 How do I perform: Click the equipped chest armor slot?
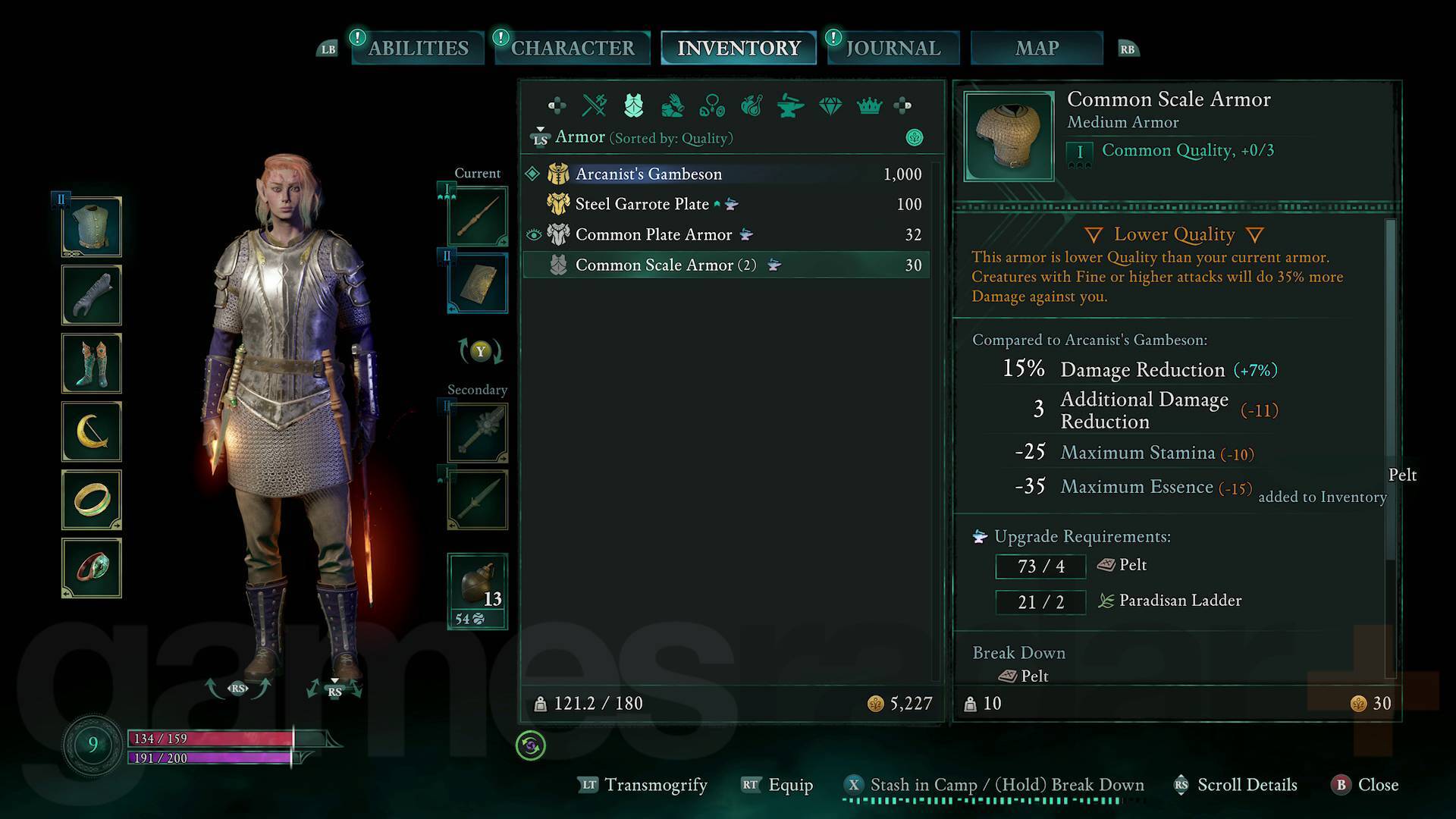point(92,227)
